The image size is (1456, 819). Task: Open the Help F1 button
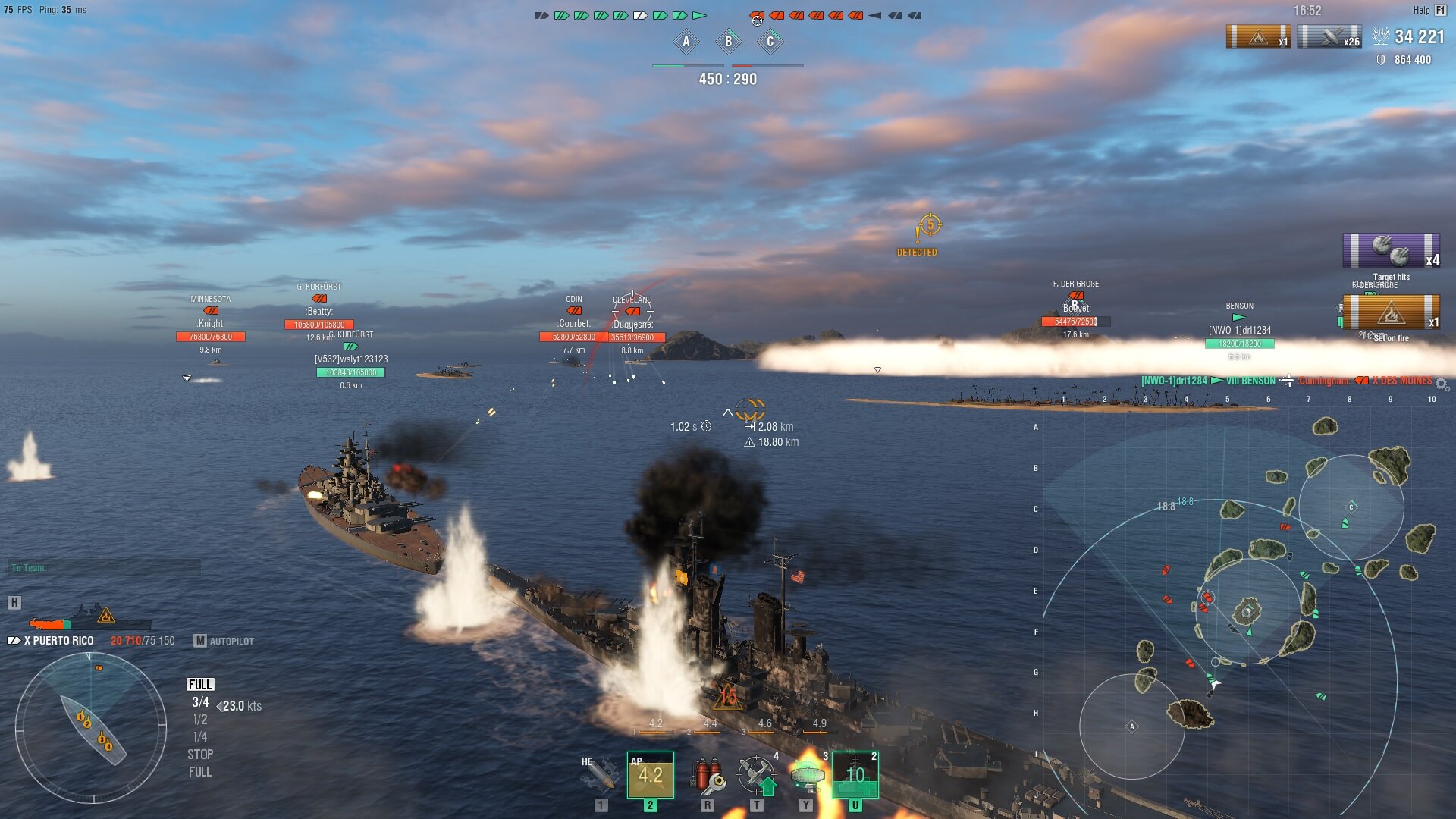tap(1429, 11)
